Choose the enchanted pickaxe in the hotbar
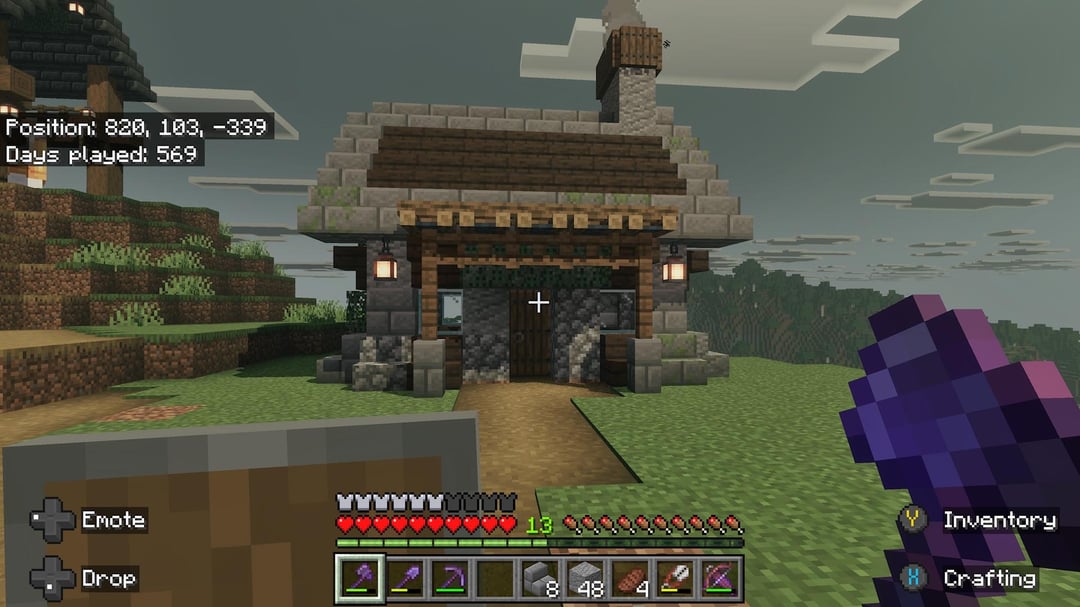 tap(449, 579)
